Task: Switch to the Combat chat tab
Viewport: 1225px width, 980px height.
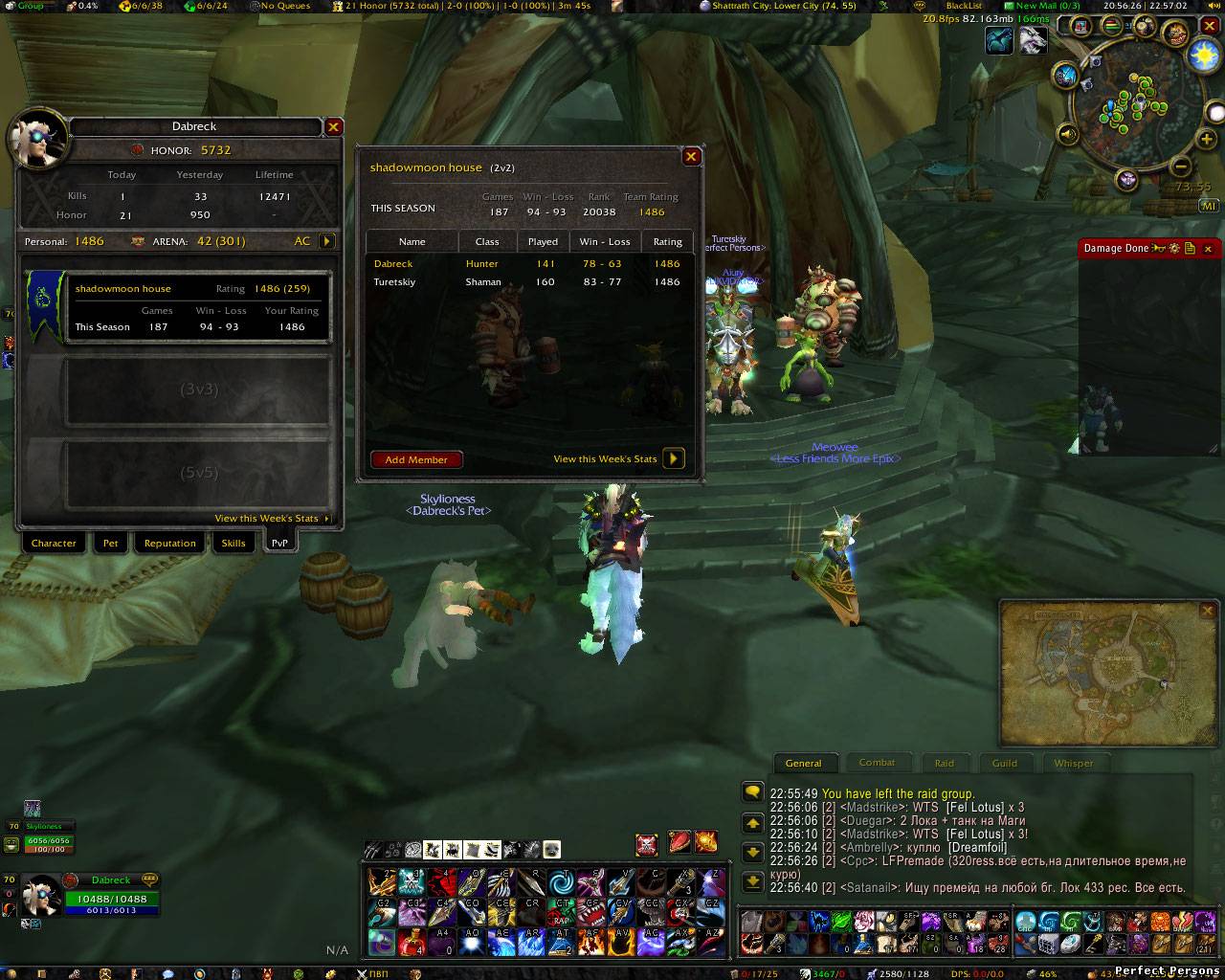Action: 877,763
